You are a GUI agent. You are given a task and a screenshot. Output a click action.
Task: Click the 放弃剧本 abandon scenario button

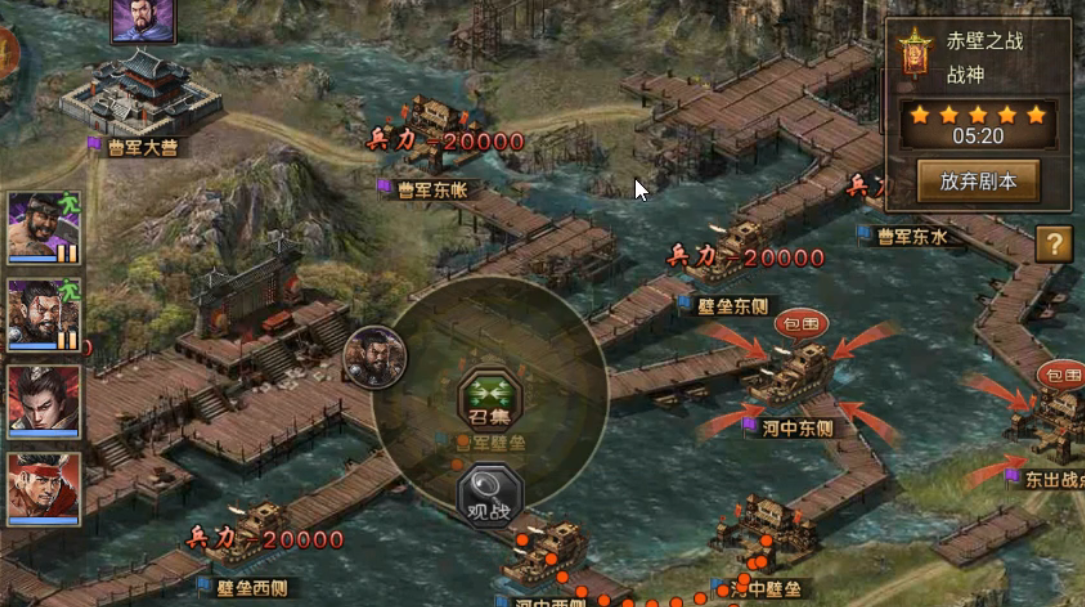[978, 181]
